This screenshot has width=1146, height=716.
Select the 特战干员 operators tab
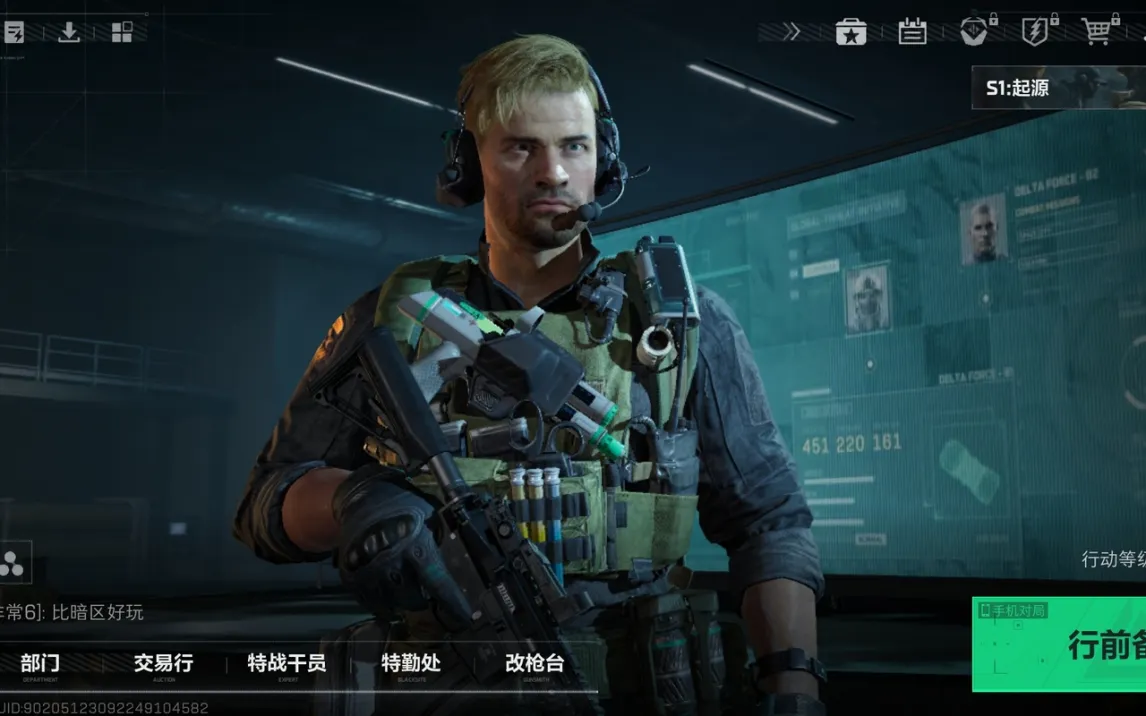point(286,663)
